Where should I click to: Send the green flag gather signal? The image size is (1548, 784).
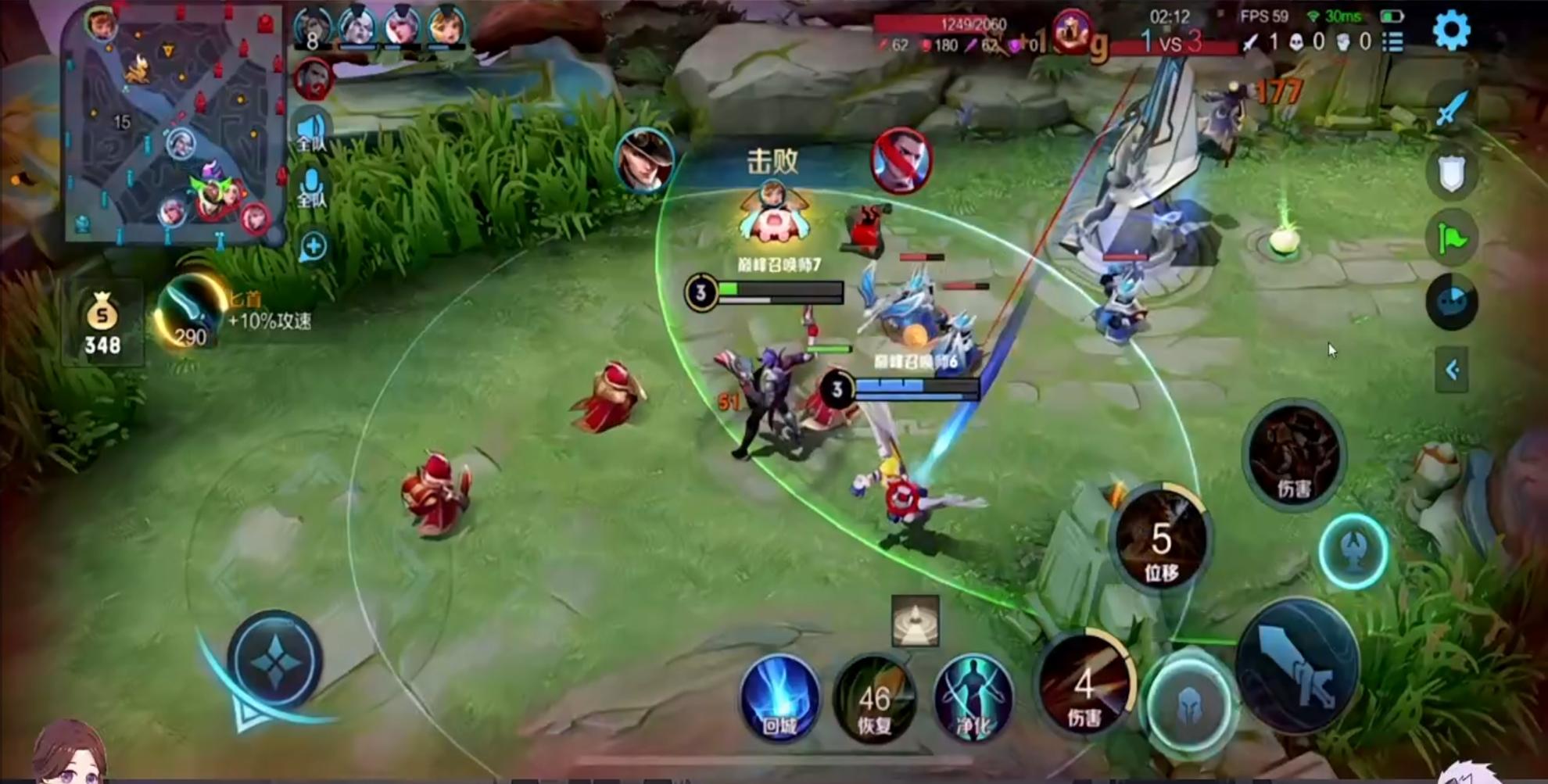click(1451, 238)
